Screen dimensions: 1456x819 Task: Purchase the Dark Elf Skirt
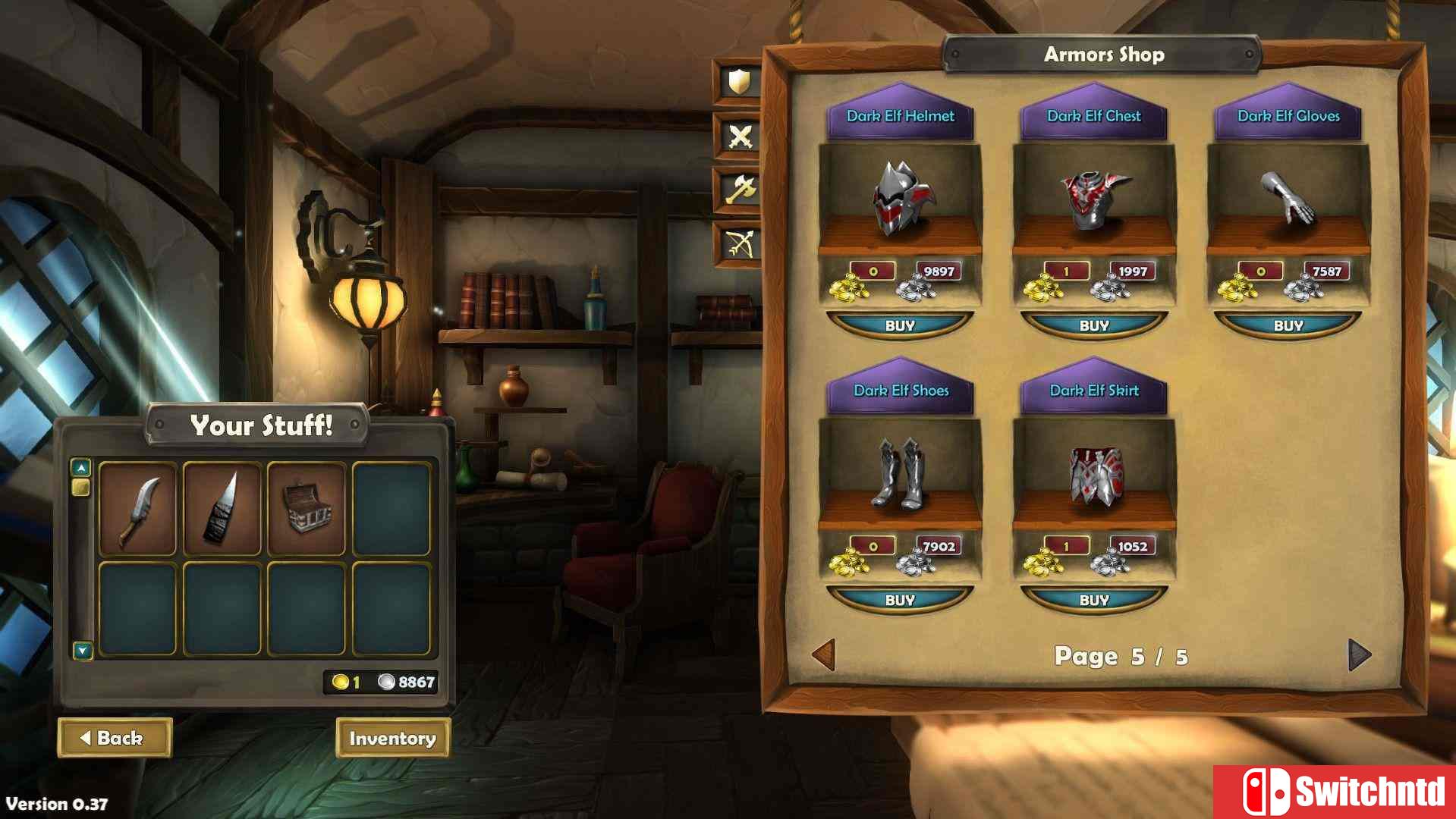(x=1094, y=600)
